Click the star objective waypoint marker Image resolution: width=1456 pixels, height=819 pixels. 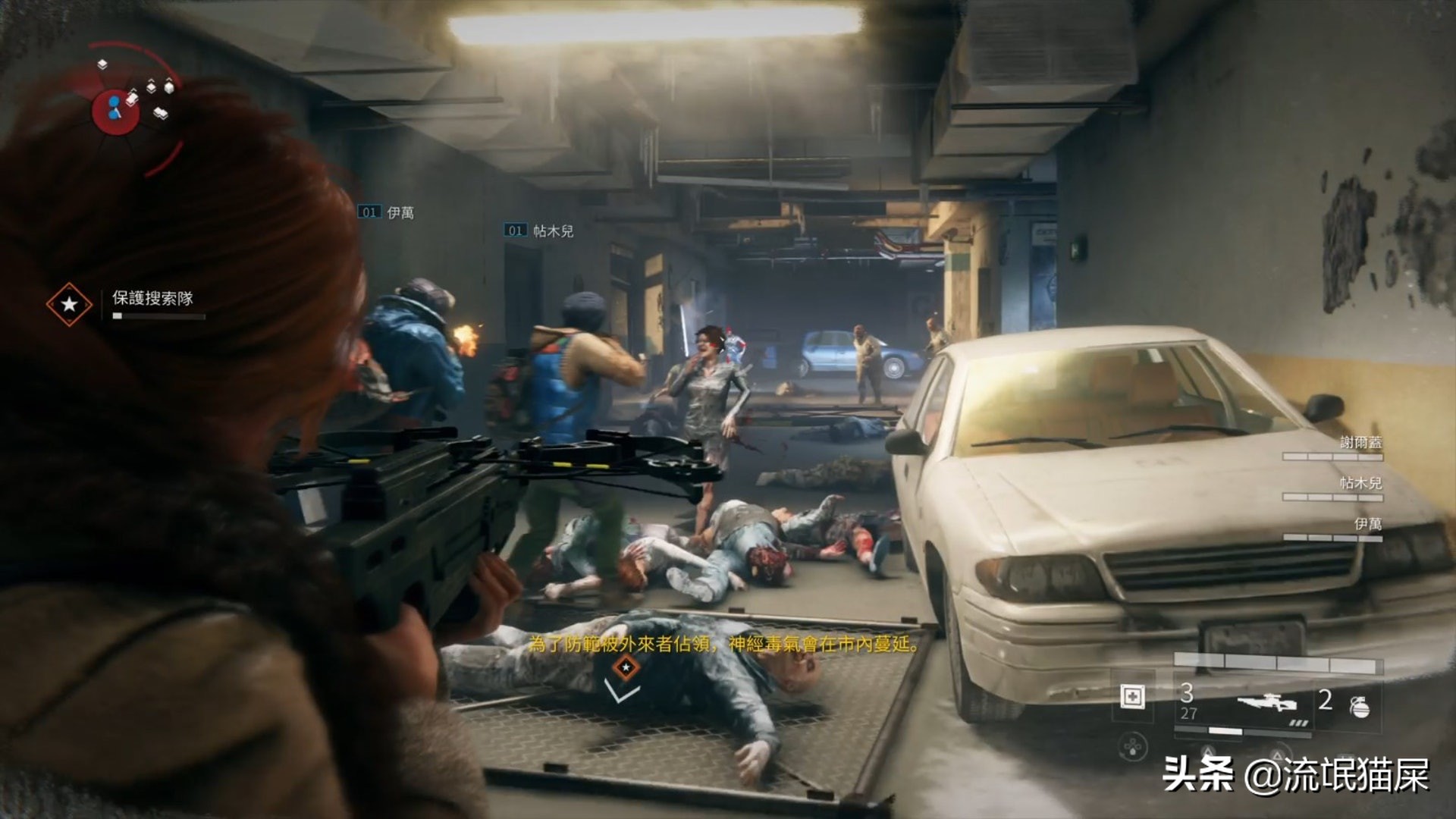626,667
